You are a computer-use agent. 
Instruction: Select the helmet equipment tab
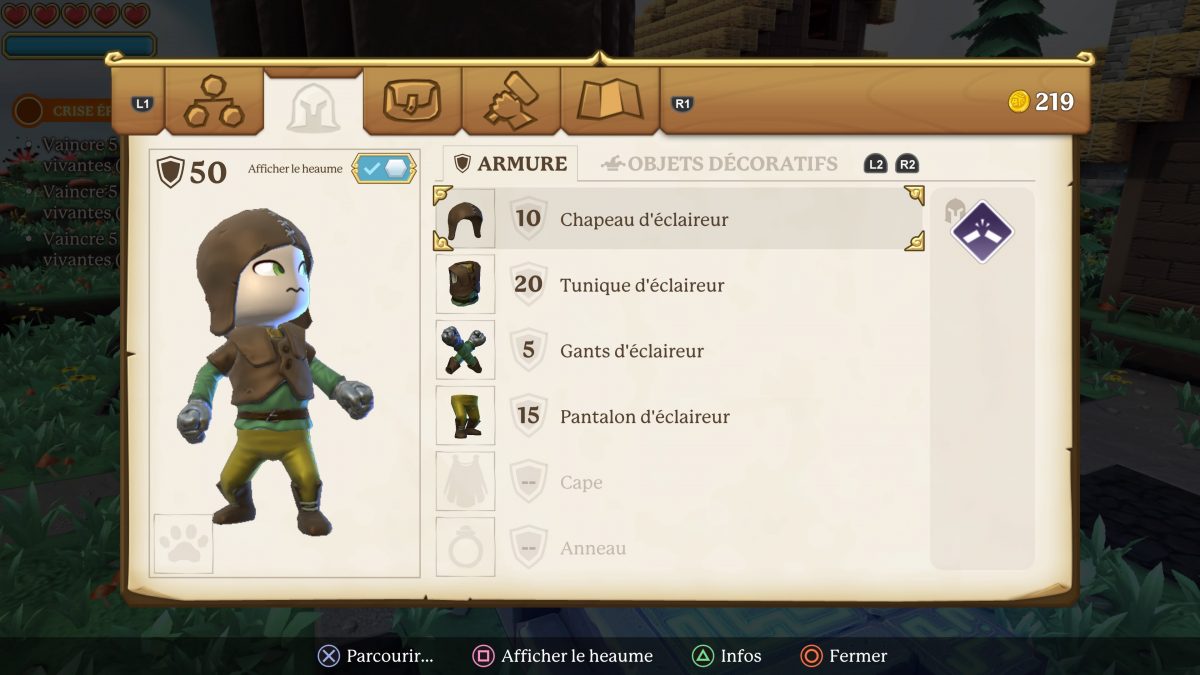click(x=313, y=104)
